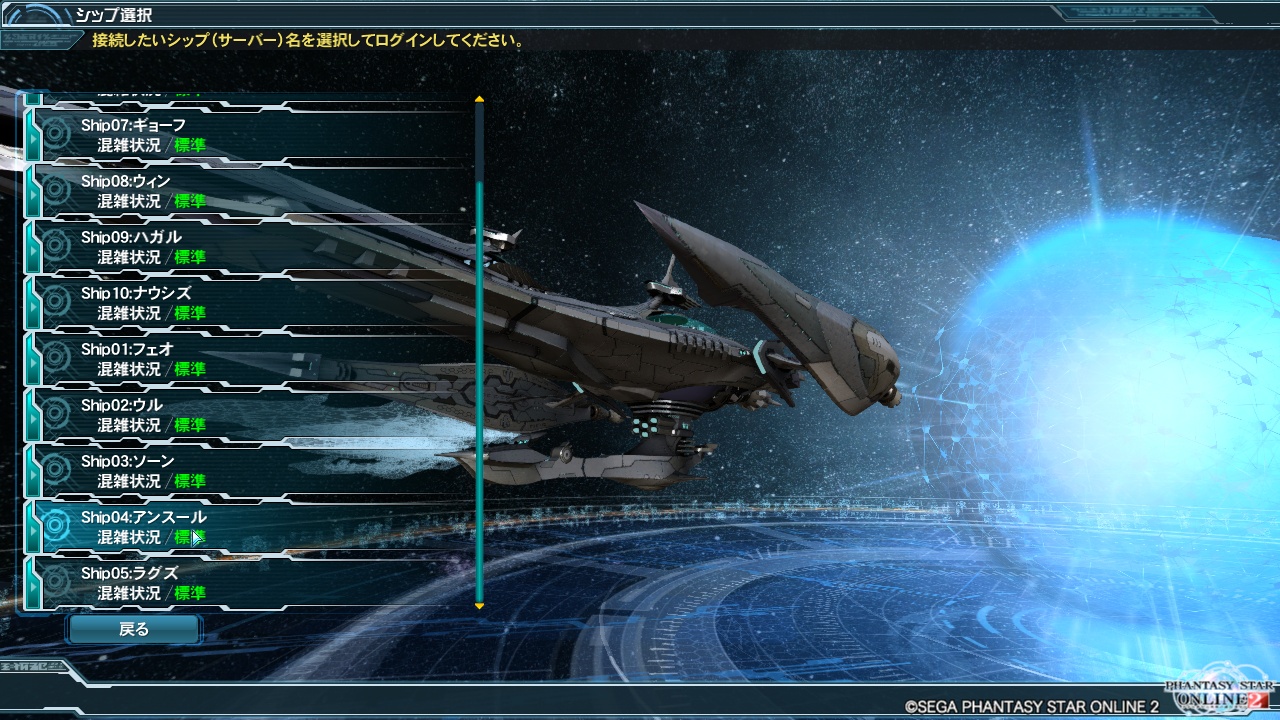Viewport: 1280px width, 720px height.
Task: Click the ship list's up scroll arrow
Action: [x=479, y=100]
